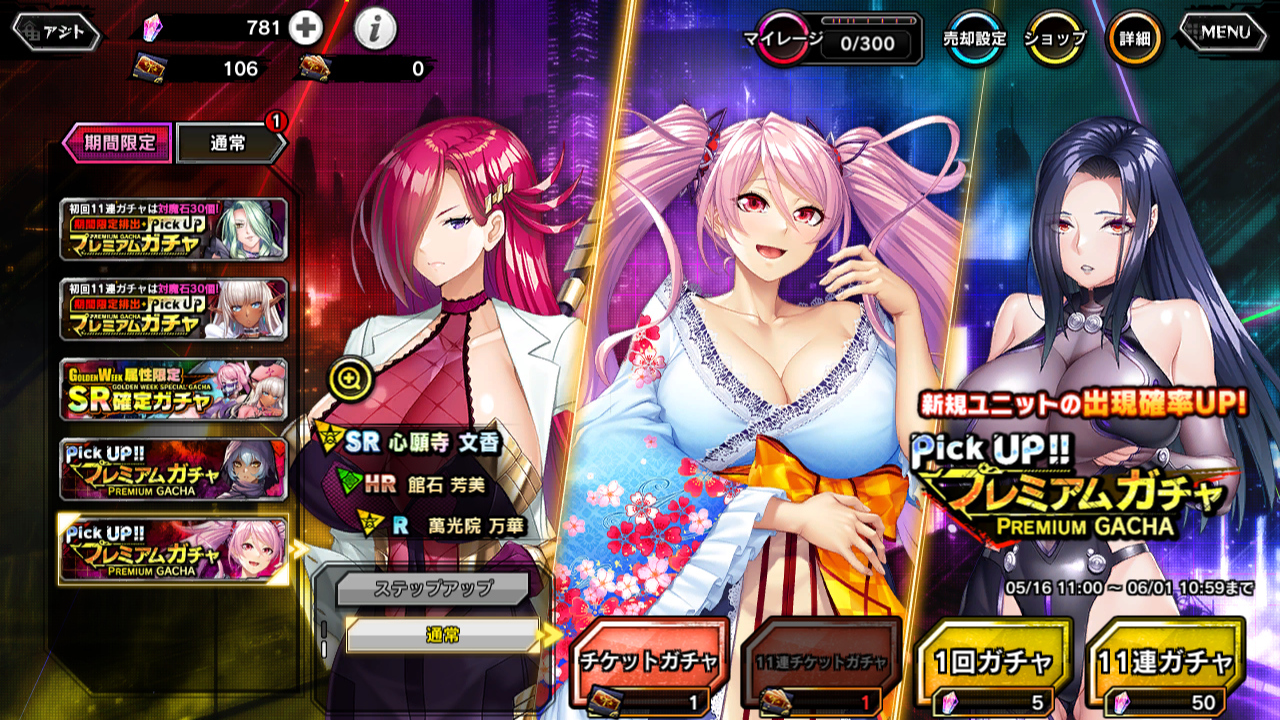
Task: Zoom in with the magnifier icon
Action: coord(352,378)
